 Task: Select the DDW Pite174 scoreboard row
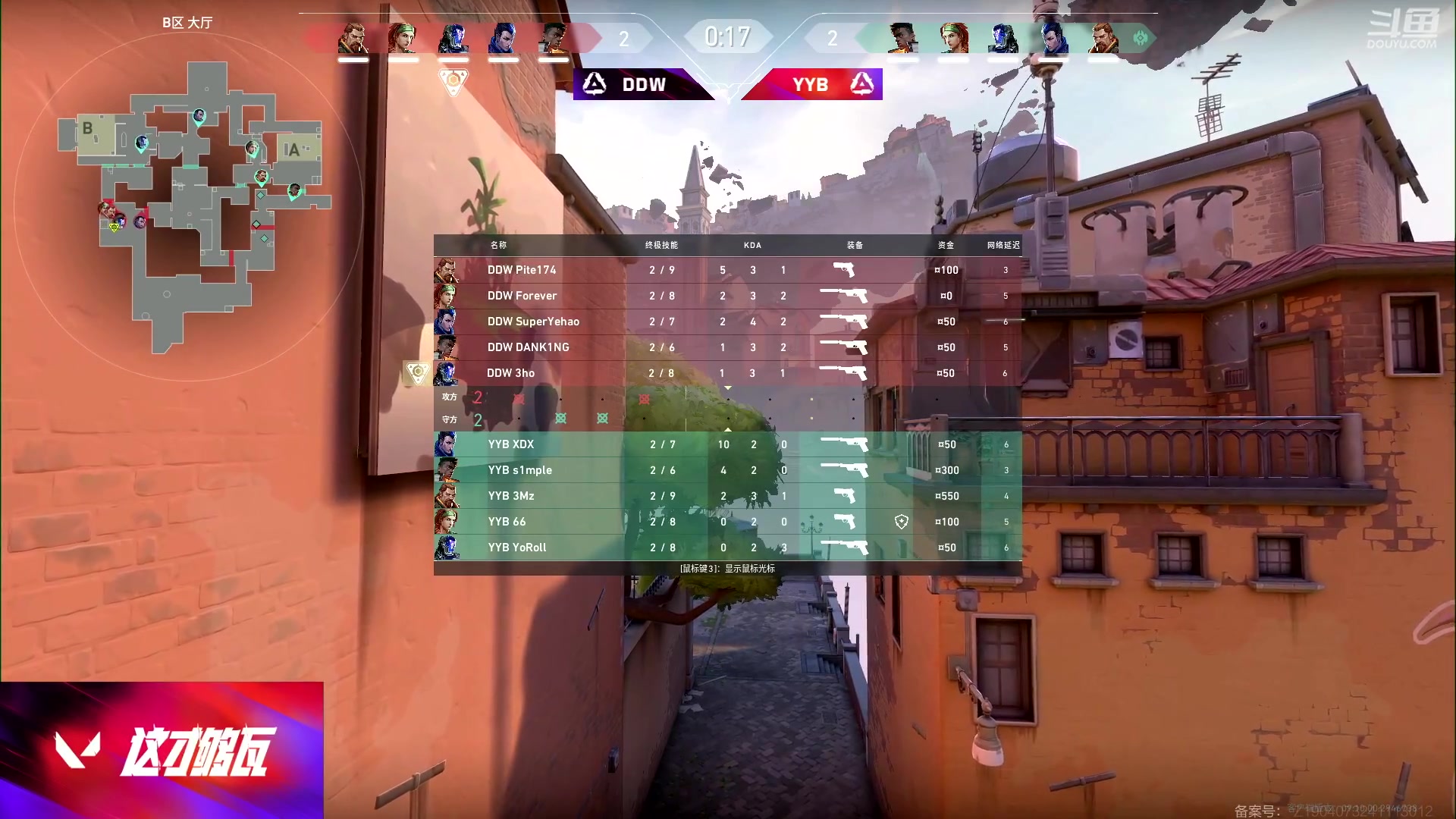[726, 270]
